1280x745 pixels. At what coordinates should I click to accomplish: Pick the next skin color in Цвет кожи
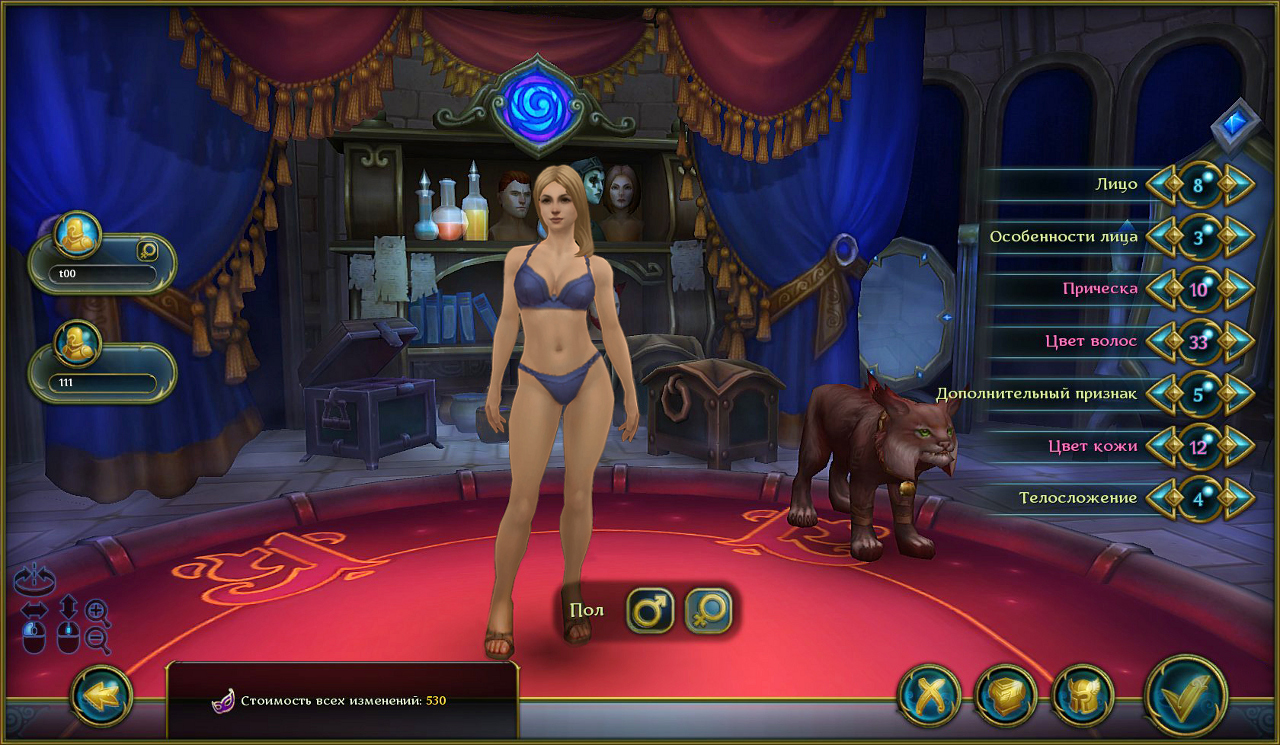[x=1238, y=446]
